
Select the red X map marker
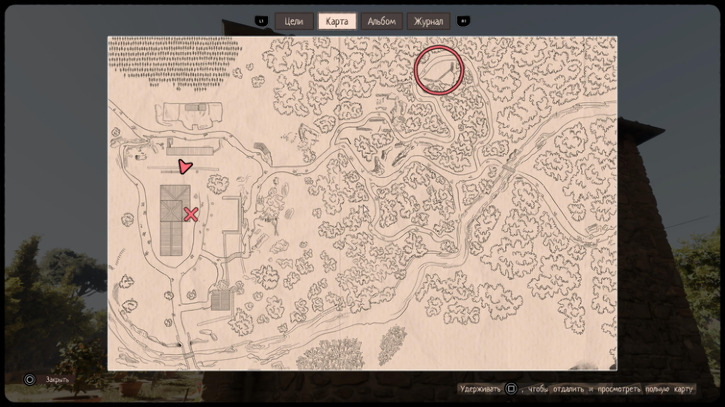click(x=191, y=214)
